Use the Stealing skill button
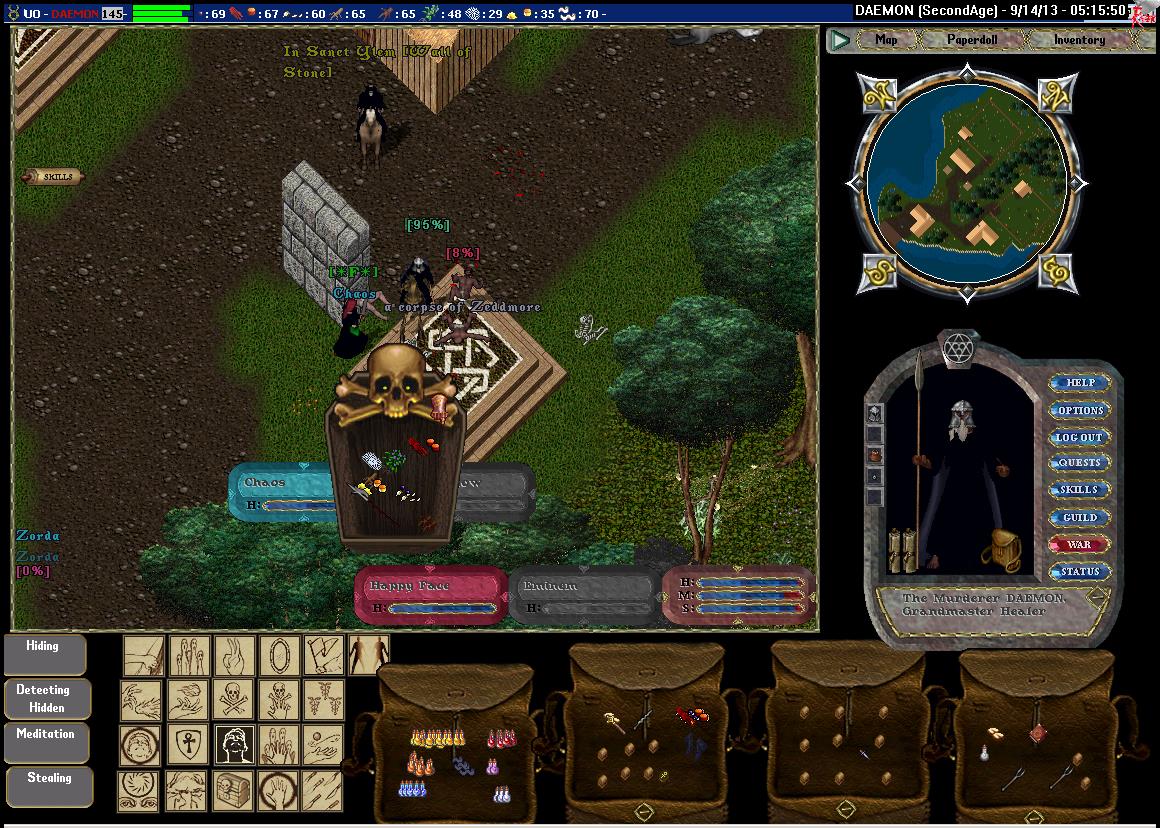 point(48,786)
